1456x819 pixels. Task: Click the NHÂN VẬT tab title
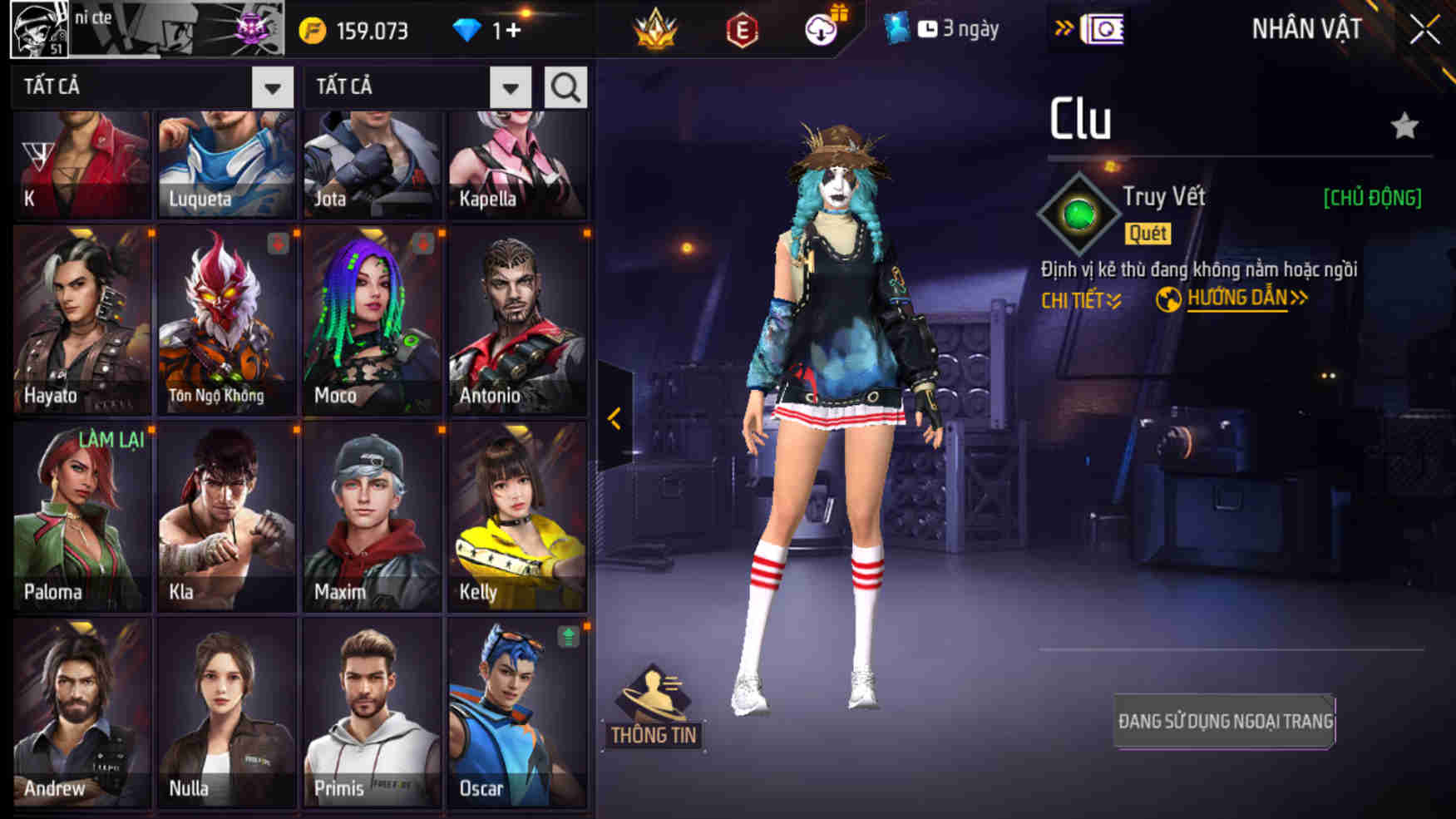[x=1307, y=27]
